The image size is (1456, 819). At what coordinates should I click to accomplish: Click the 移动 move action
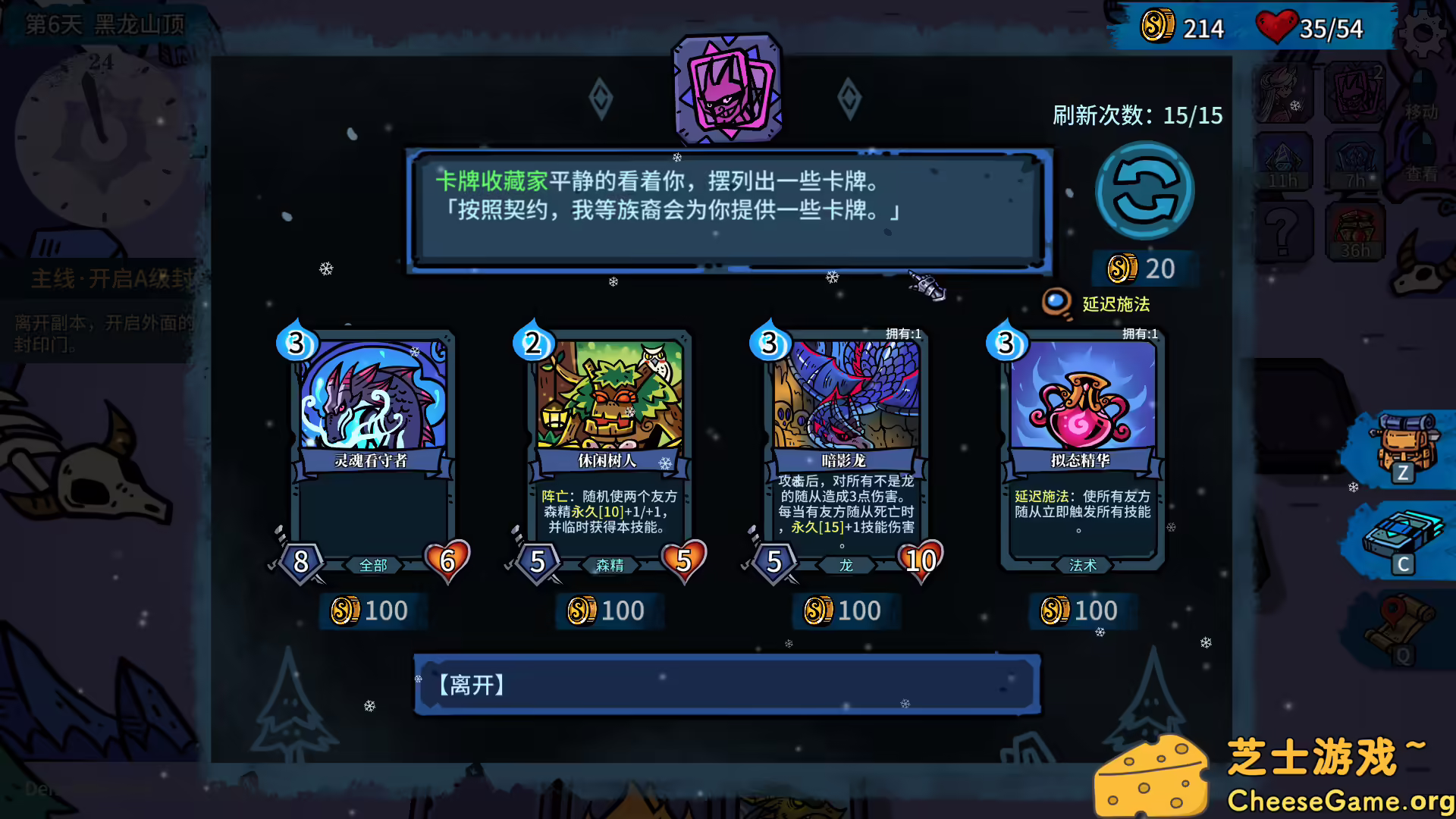[x=1422, y=110]
